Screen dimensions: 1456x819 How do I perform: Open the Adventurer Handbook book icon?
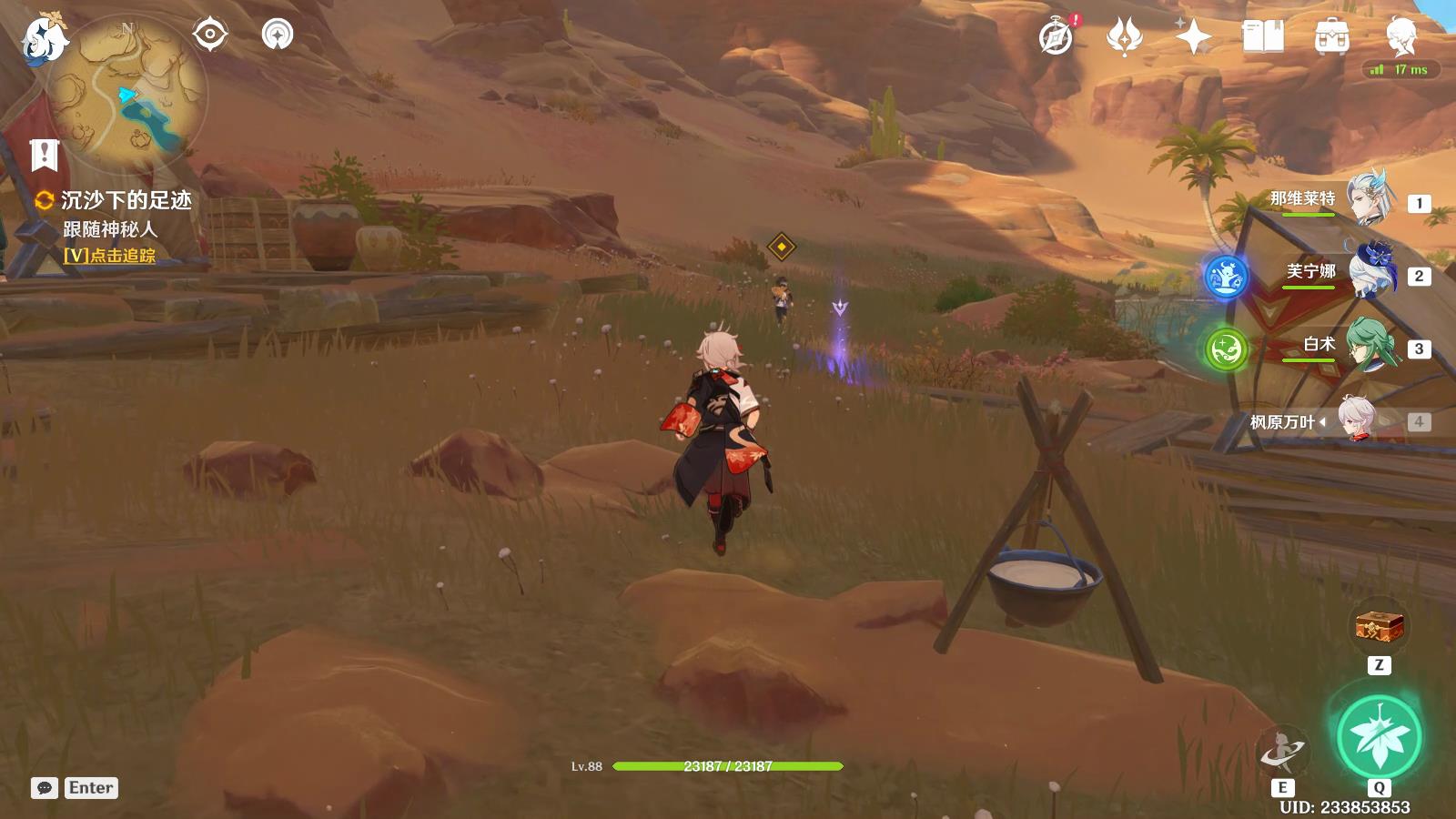(1262, 37)
